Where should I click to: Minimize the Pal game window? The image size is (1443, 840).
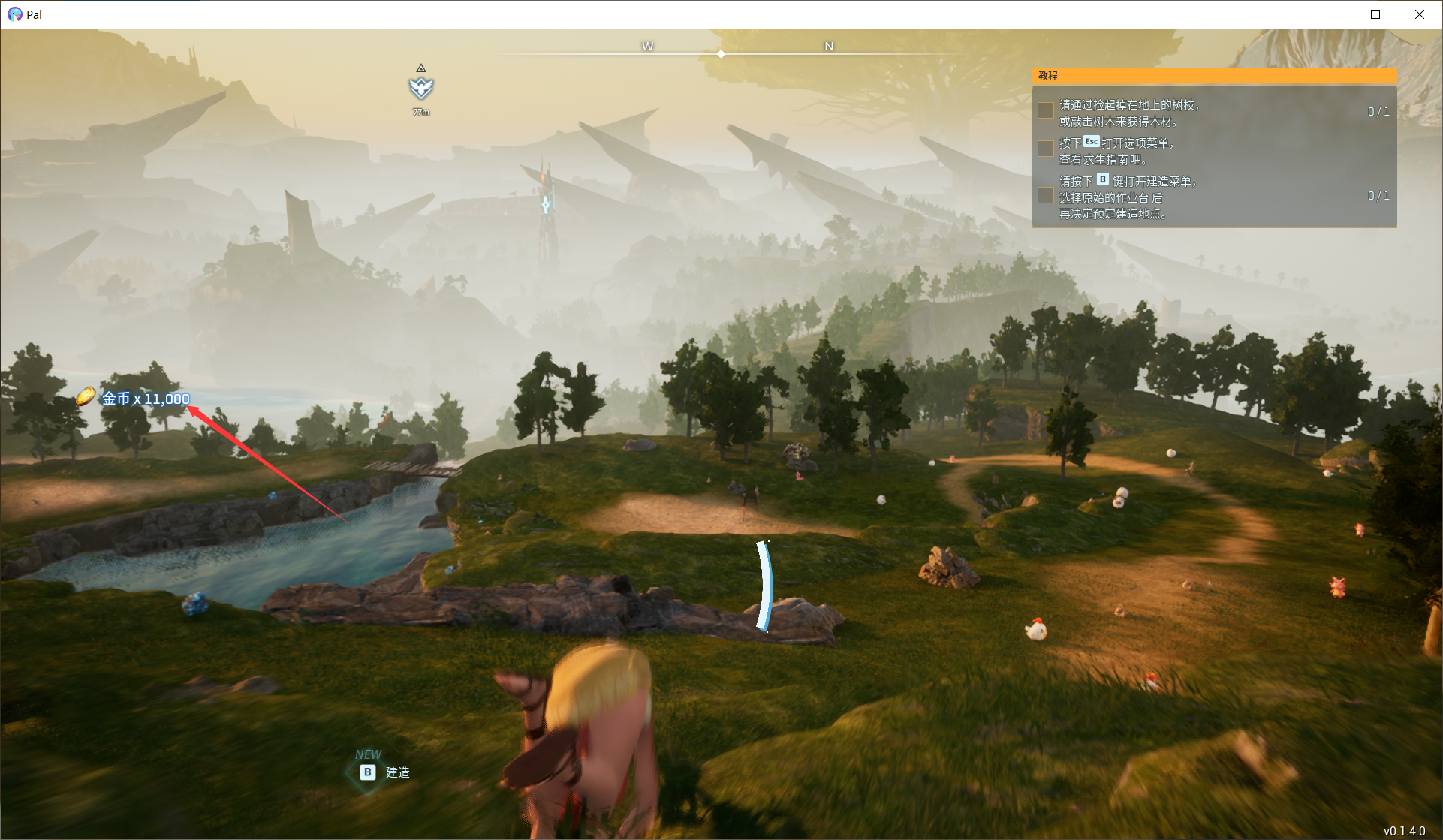point(1332,14)
